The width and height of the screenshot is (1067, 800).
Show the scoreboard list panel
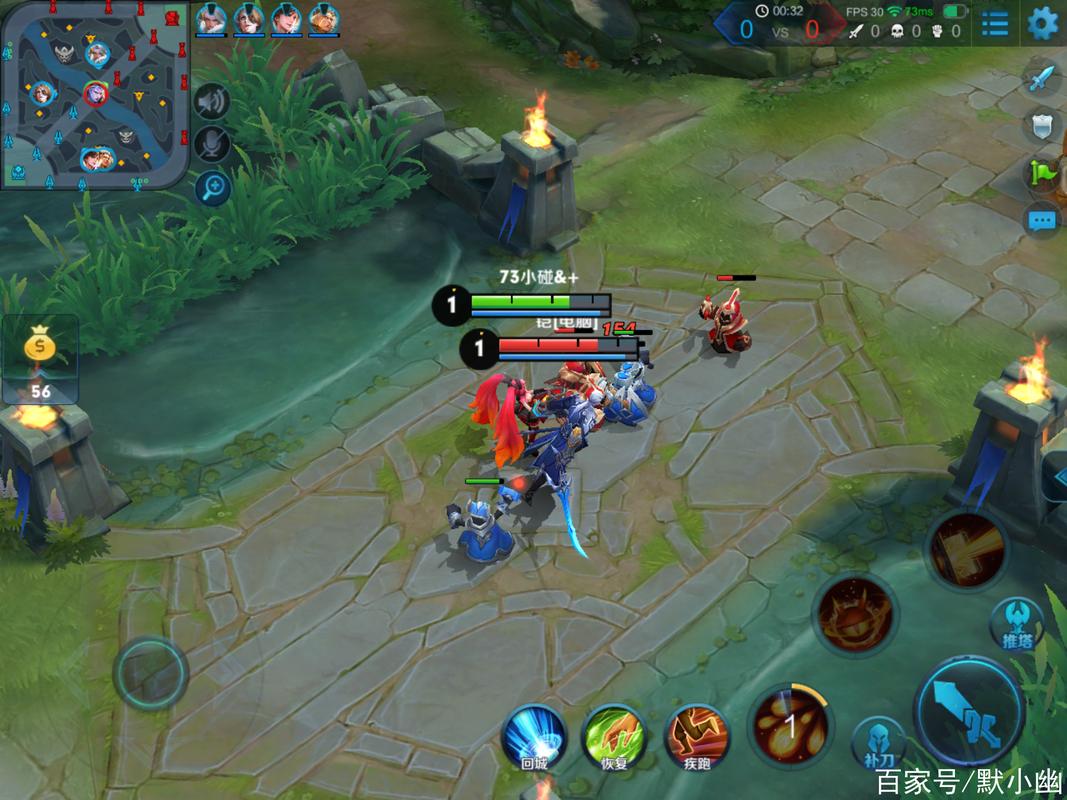[x=994, y=23]
